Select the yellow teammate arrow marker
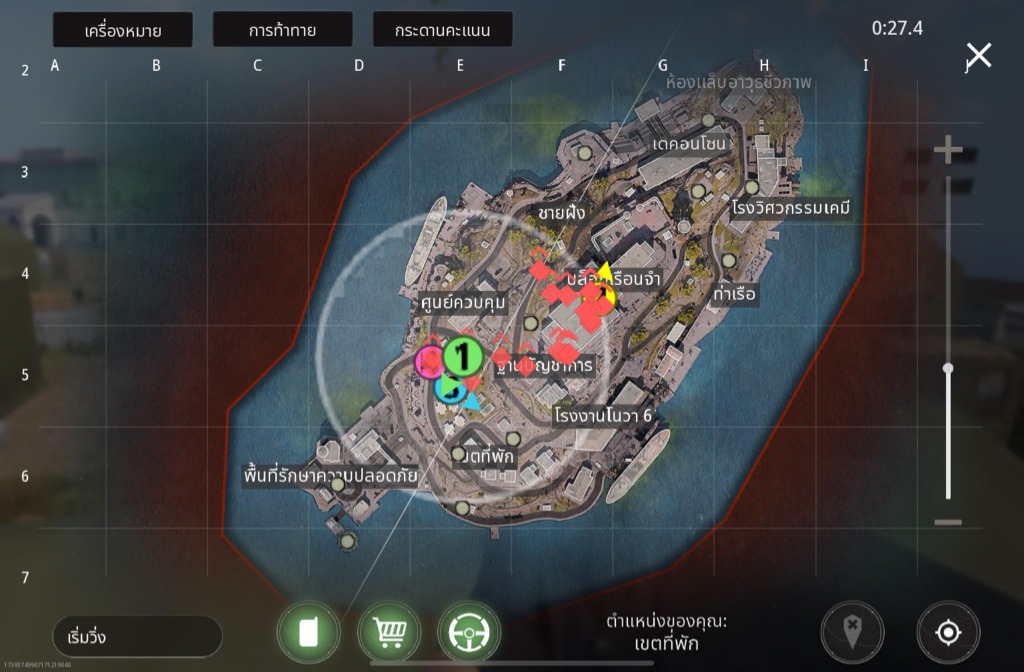1024x672 pixels. 604,273
